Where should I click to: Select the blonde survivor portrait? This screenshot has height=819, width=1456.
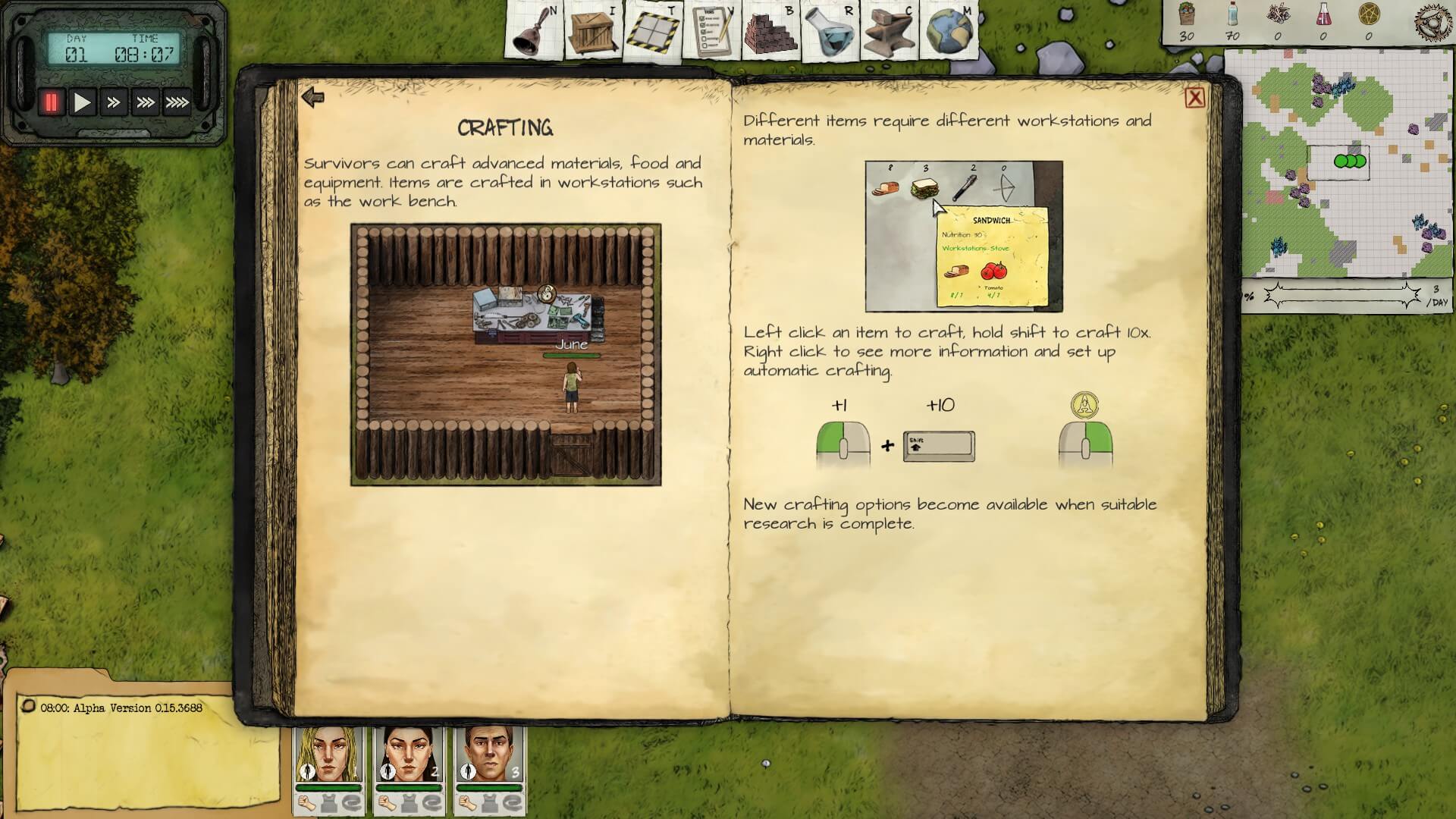point(328,755)
